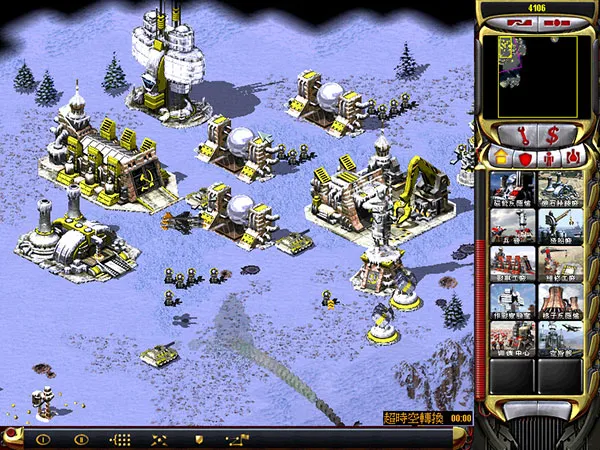
Task: Choose the Battle Lab build icon
Action: [x=513, y=300]
